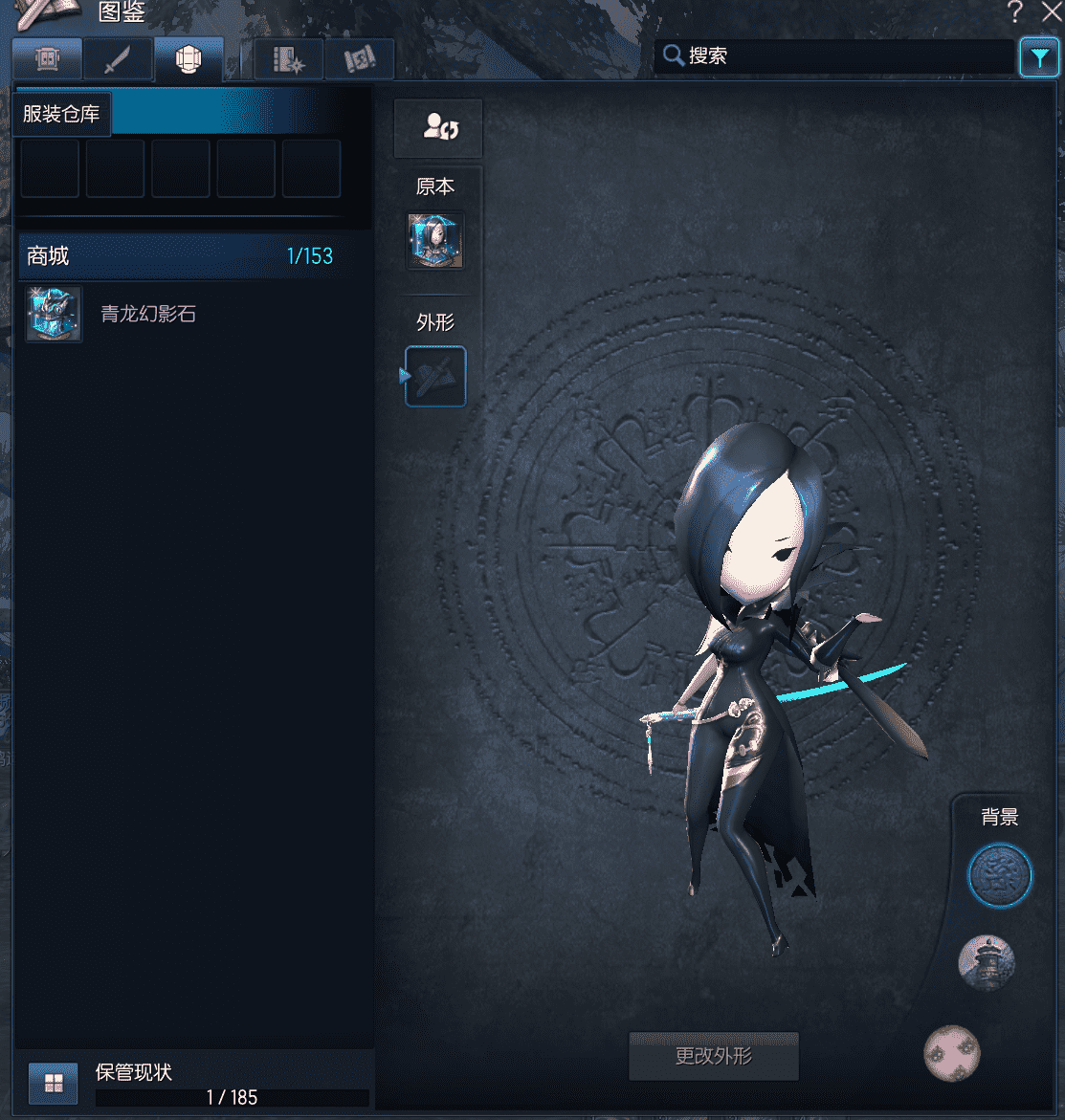Choose the pink floral background
The image size is (1065, 1120).
952,1053
